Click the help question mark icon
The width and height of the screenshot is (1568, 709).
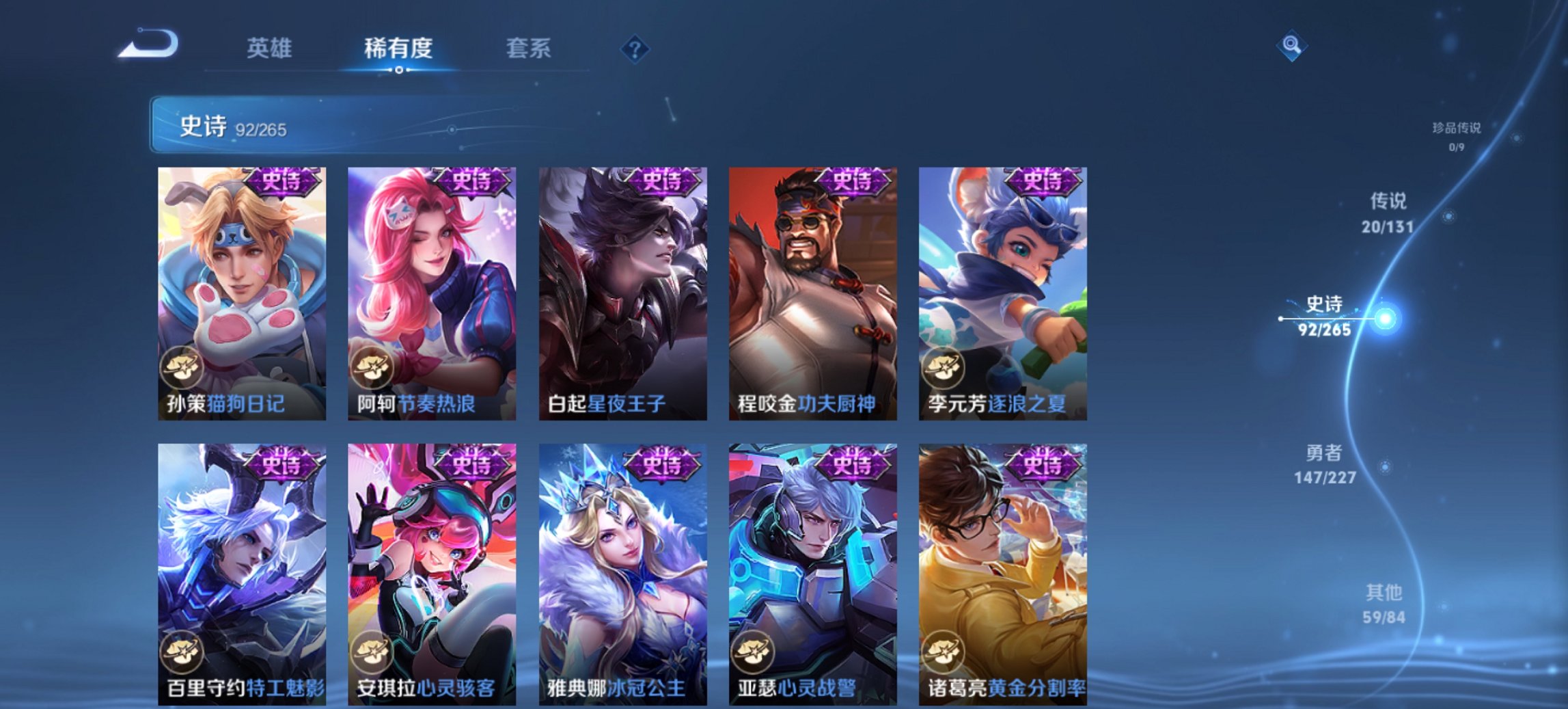635,49
